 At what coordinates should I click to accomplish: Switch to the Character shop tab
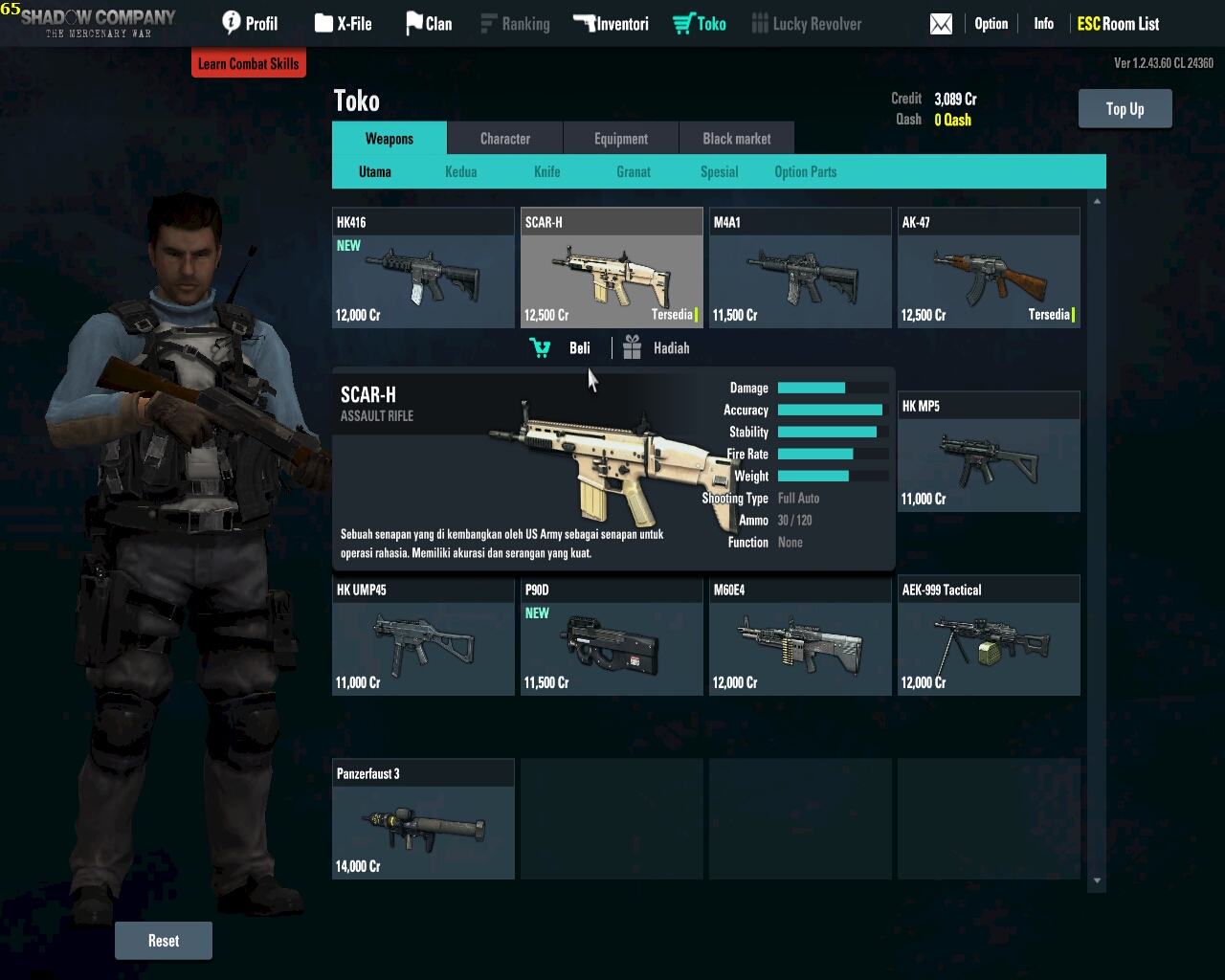[504, 139]
